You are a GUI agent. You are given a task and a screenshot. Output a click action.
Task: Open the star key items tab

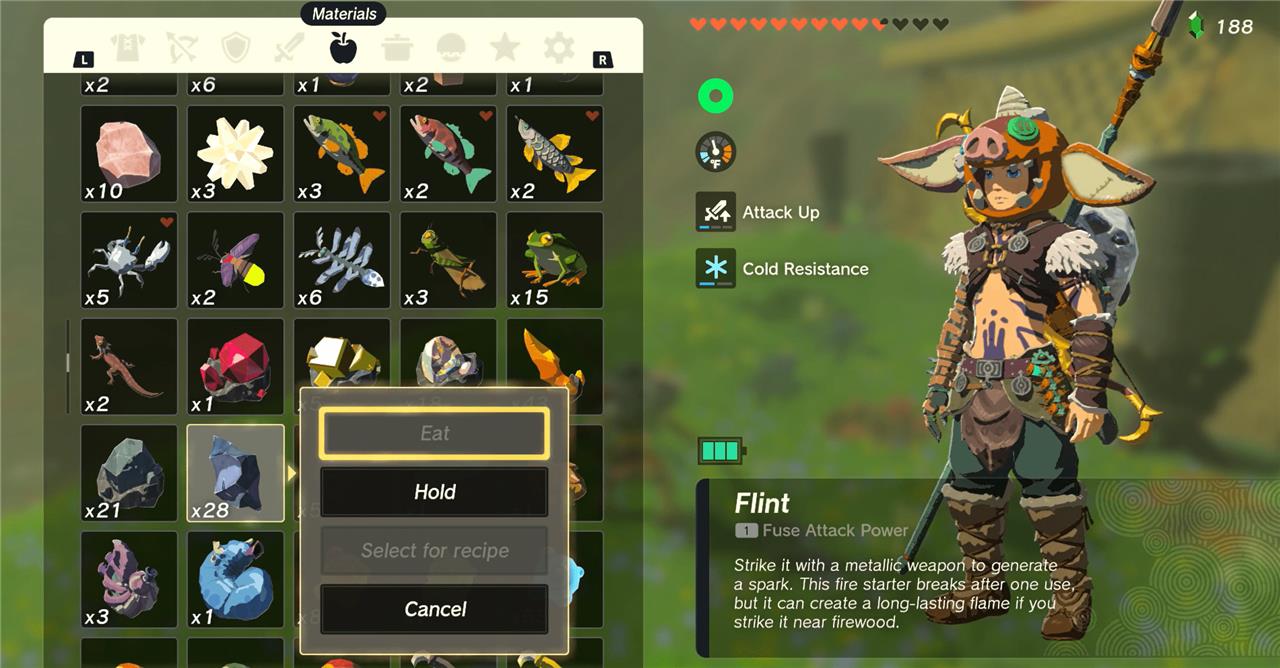[505, 48]
